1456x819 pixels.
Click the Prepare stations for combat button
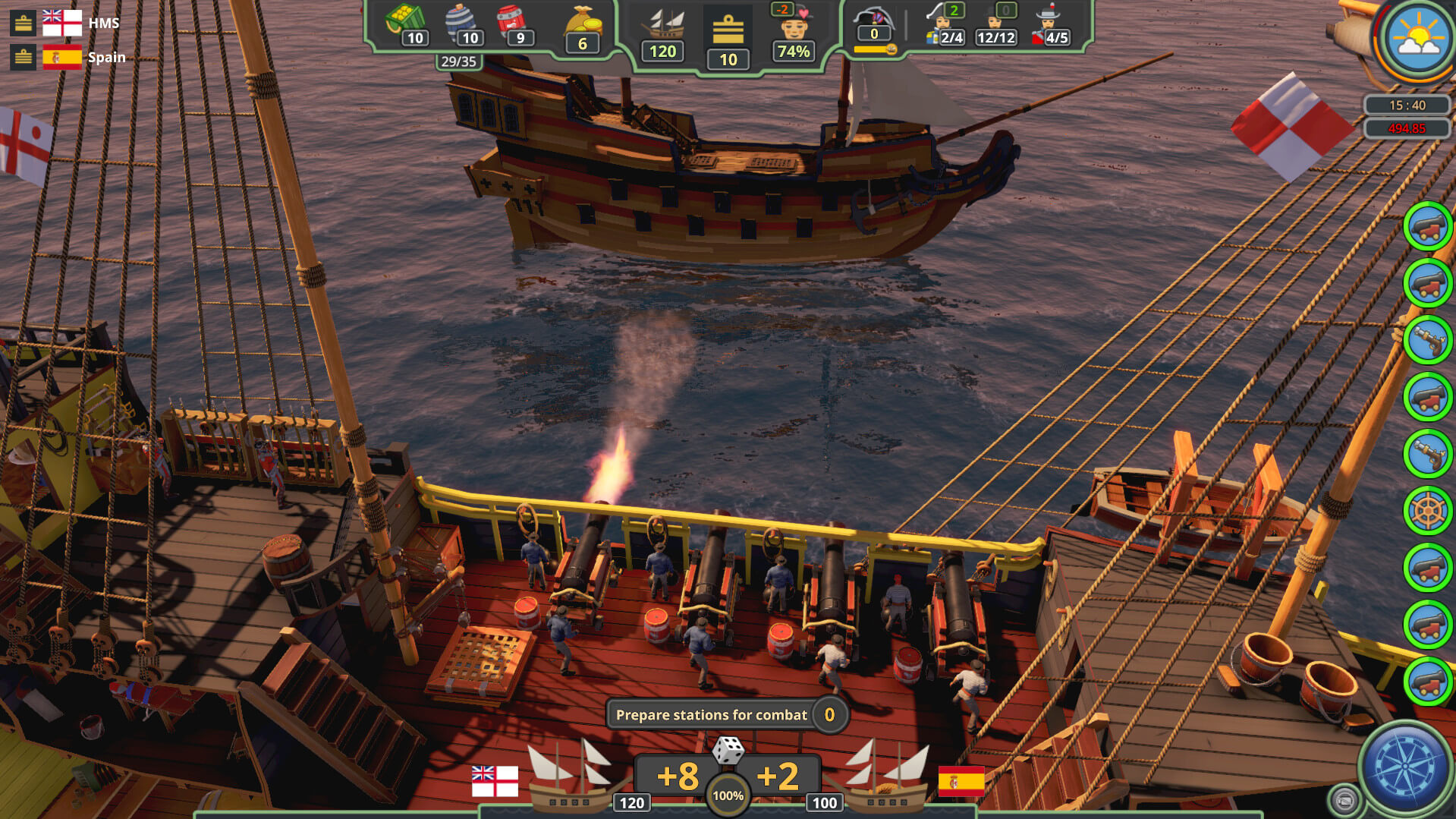pos(711,715)
